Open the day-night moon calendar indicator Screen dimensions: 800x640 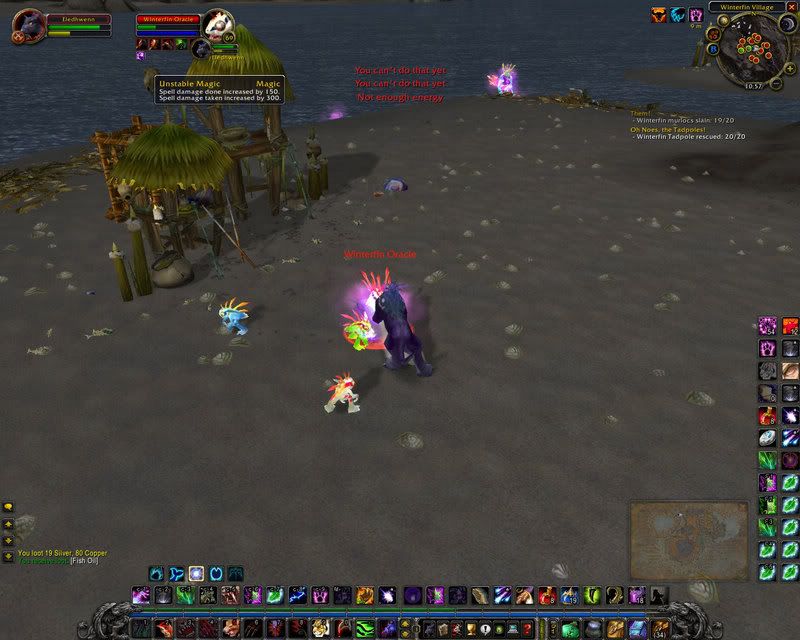pyautogui.click(x=786, y=23)
